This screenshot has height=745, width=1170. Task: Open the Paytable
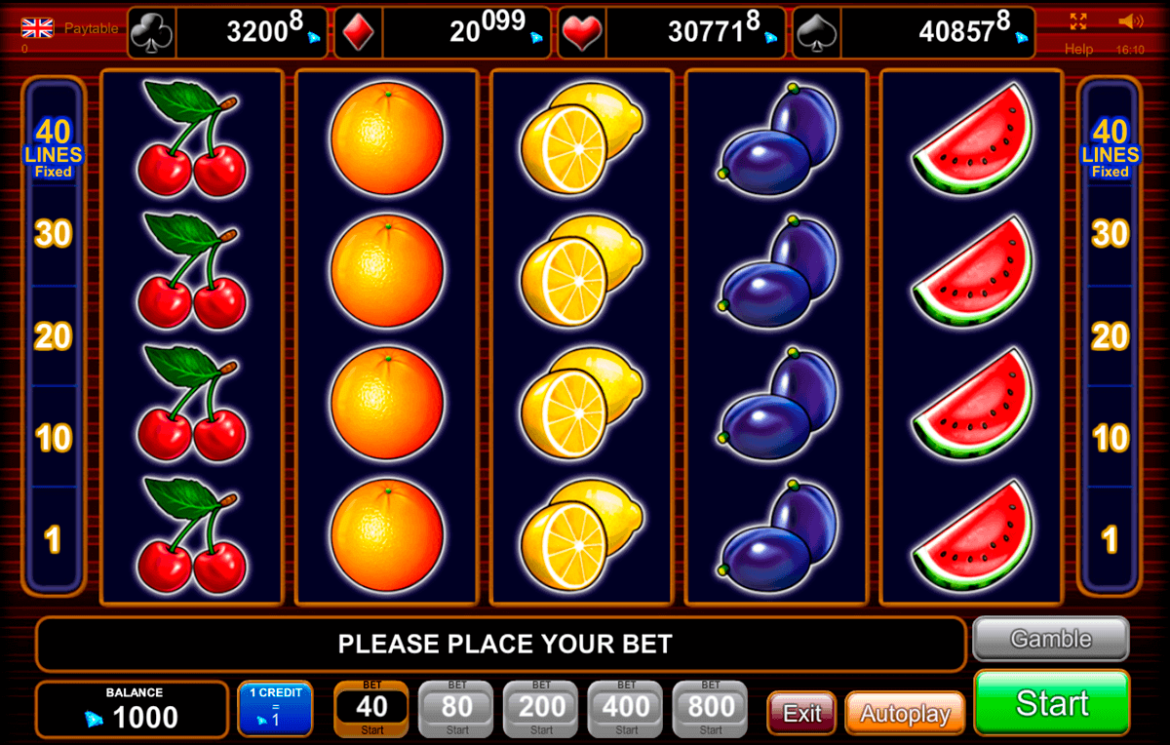point(91,29)
